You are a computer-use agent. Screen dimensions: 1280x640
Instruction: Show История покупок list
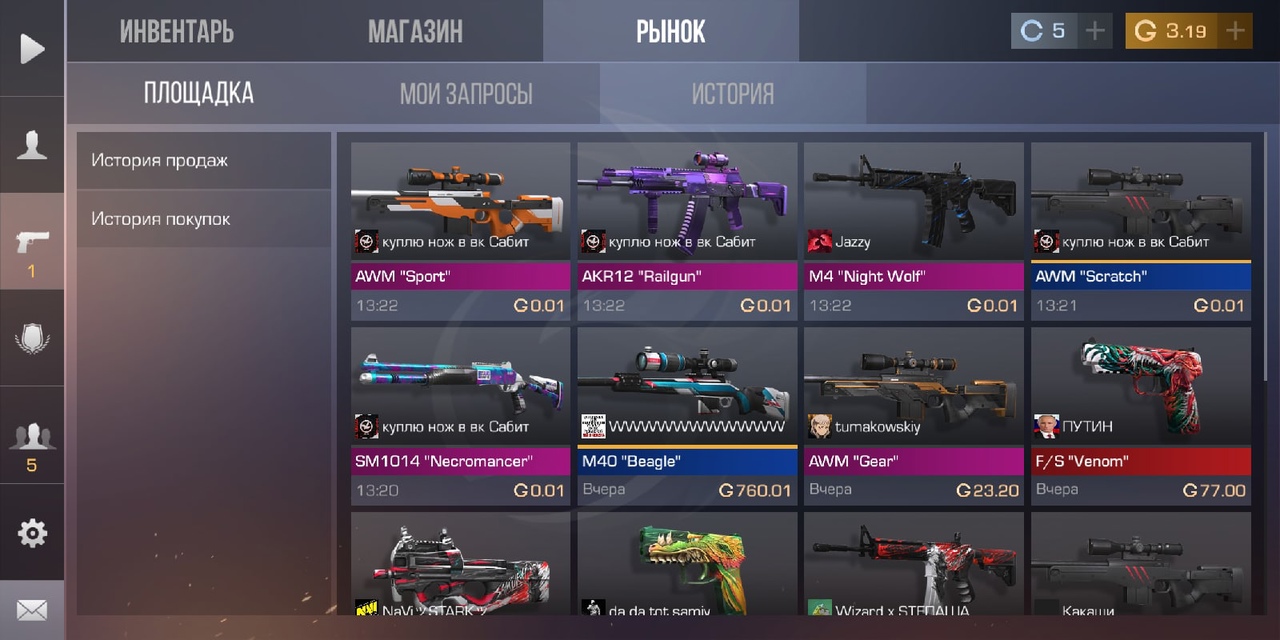point(203,218)
